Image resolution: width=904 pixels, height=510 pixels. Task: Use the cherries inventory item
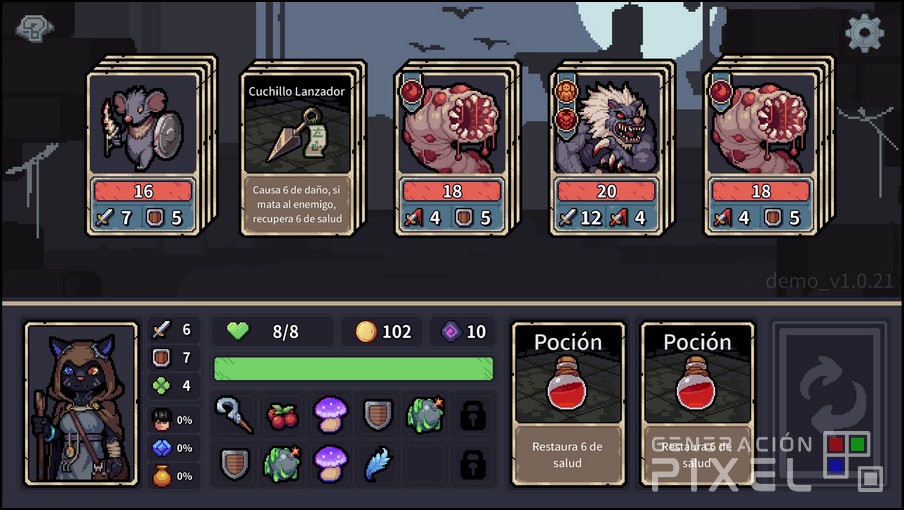[282, 414]
